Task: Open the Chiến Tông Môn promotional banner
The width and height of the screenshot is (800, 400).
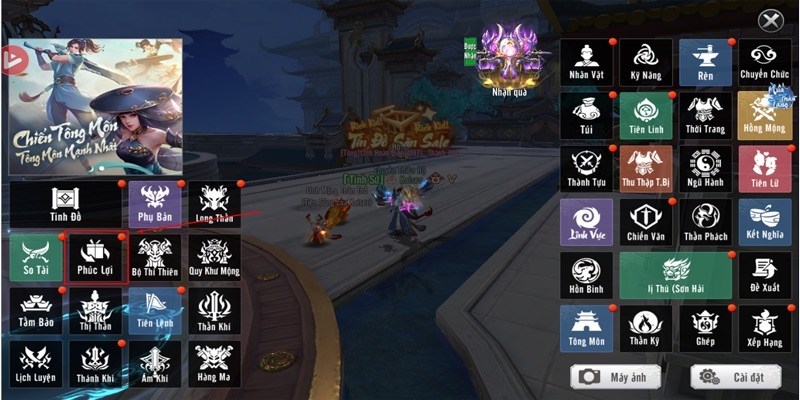Action: [95, 106]
